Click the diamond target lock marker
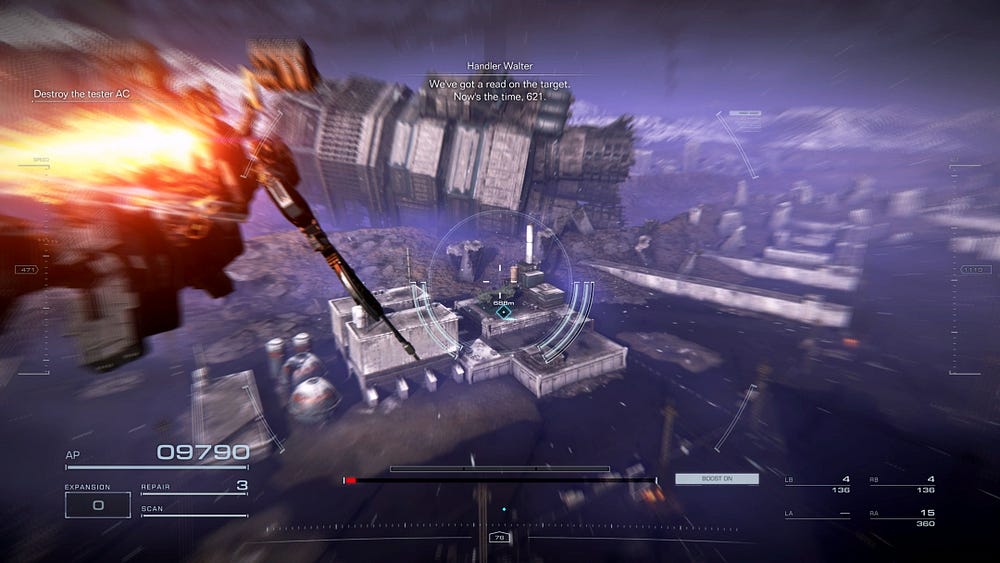 click(x=504, y=312)
